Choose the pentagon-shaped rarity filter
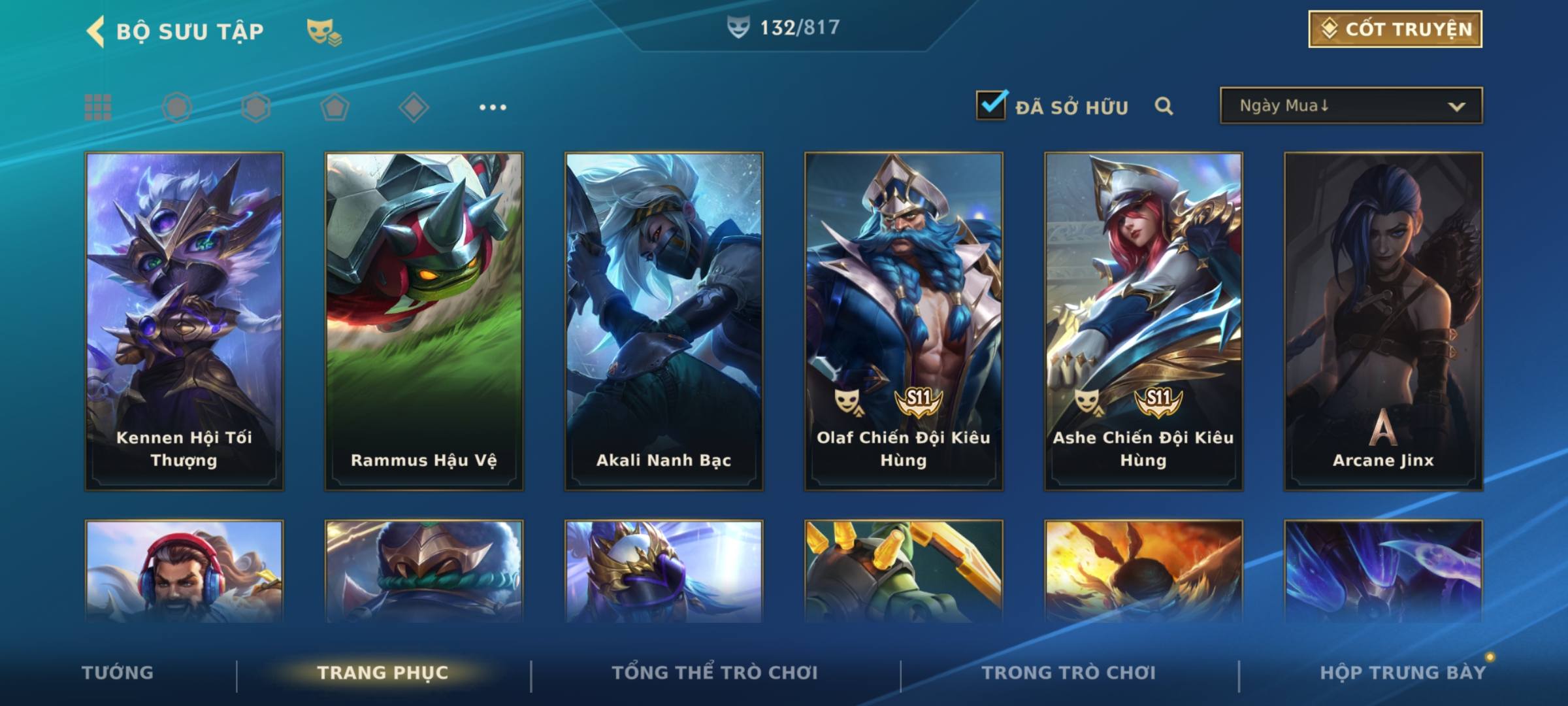Viewport: 1568px width, 706px height. coord(335,107)
